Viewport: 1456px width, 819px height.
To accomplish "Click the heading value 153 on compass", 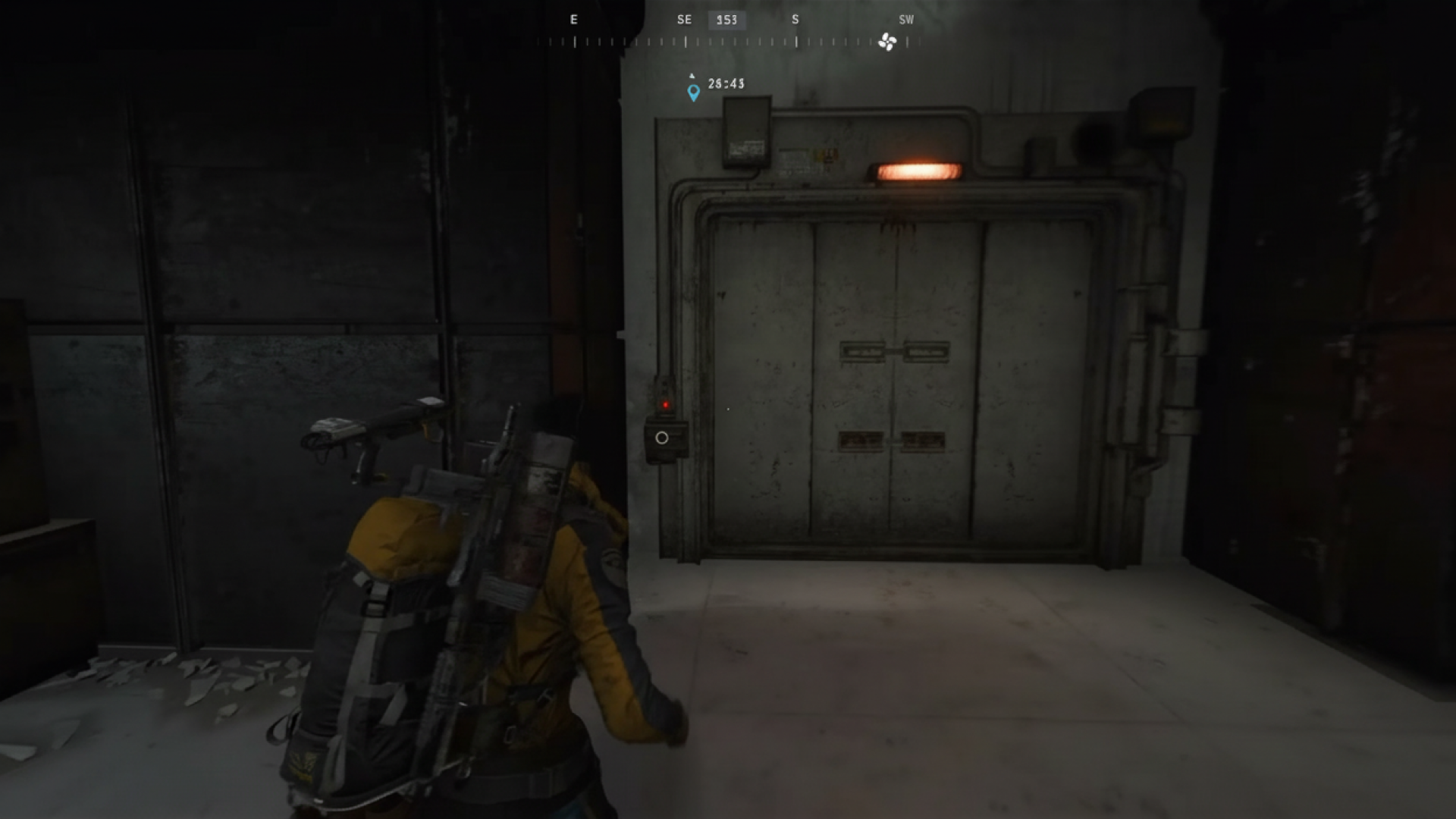I will pos(726,20).
